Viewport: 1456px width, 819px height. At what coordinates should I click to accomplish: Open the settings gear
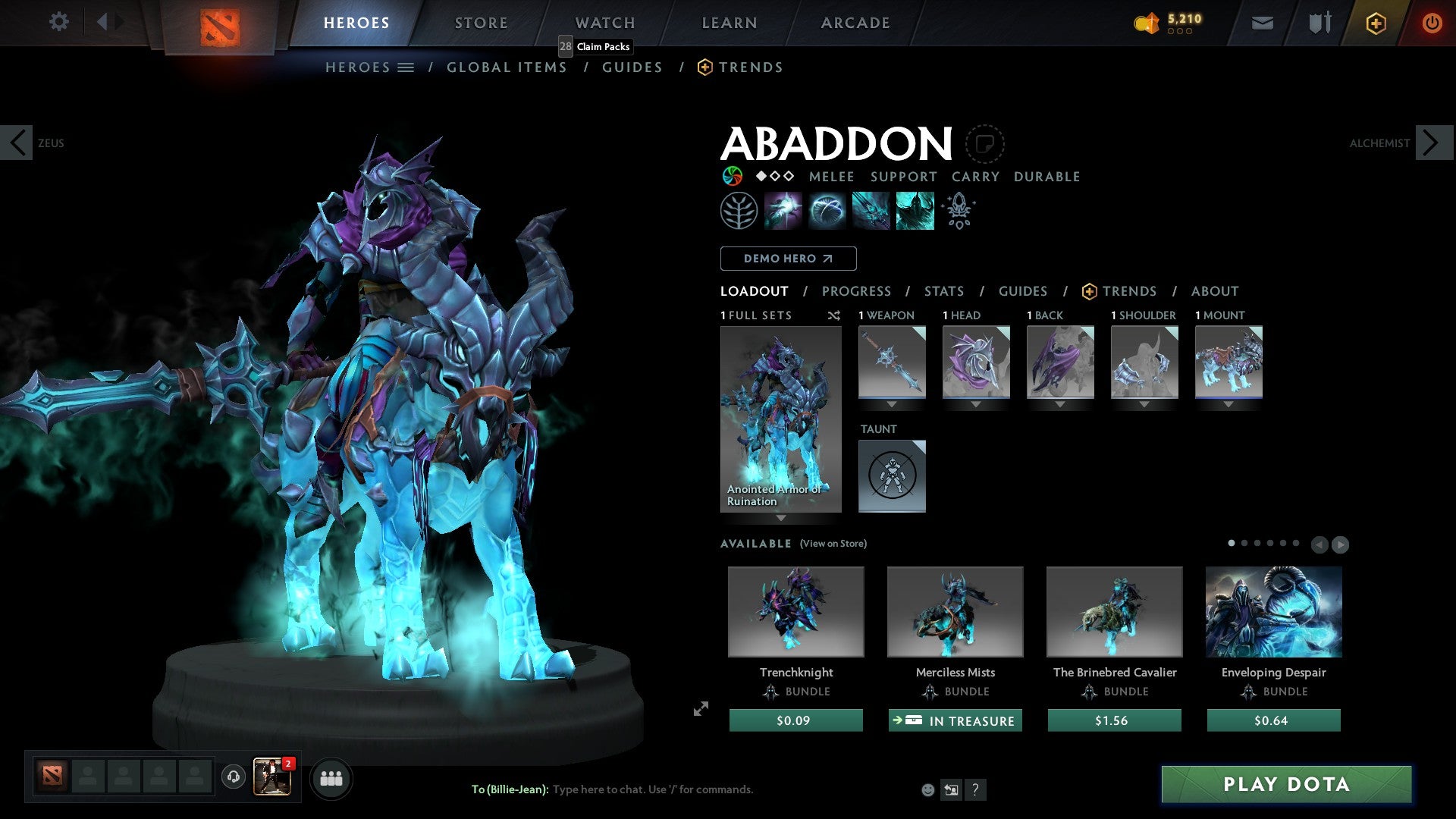pos(58,22)
